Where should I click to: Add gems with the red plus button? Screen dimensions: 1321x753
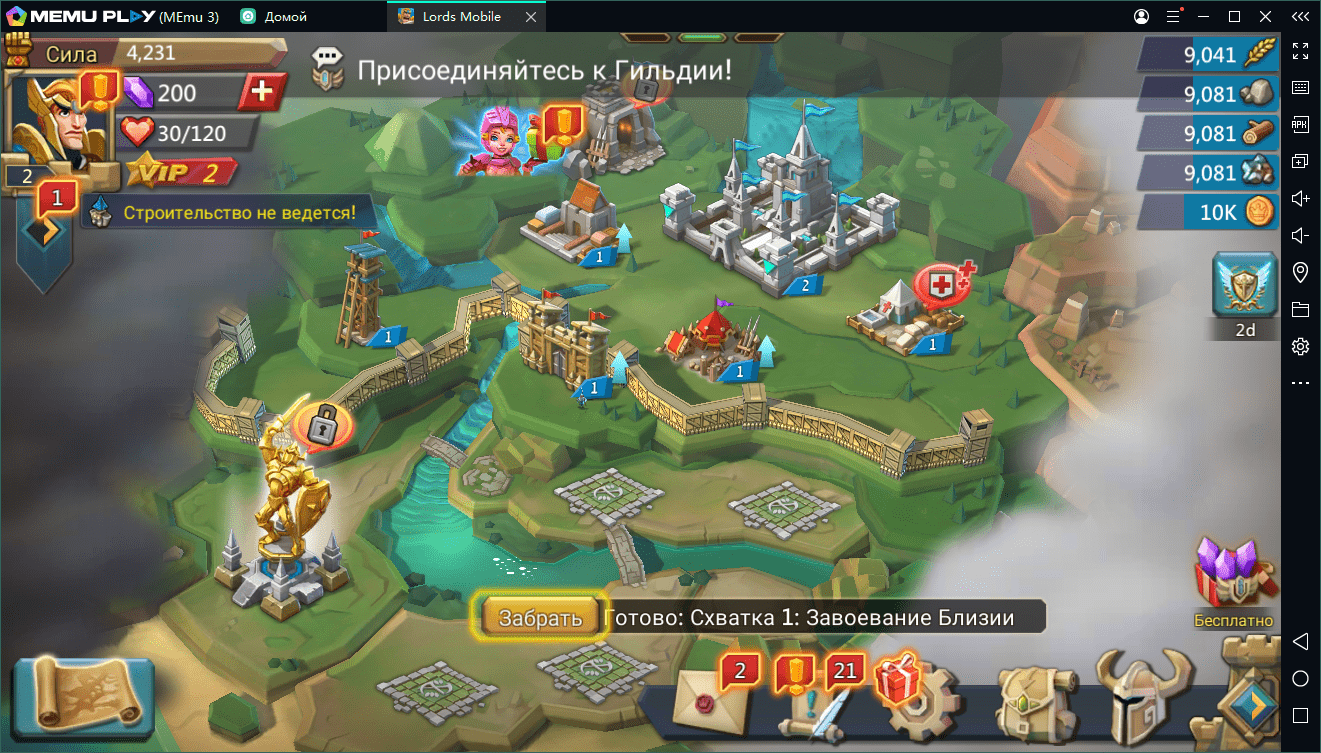point(262,93)
